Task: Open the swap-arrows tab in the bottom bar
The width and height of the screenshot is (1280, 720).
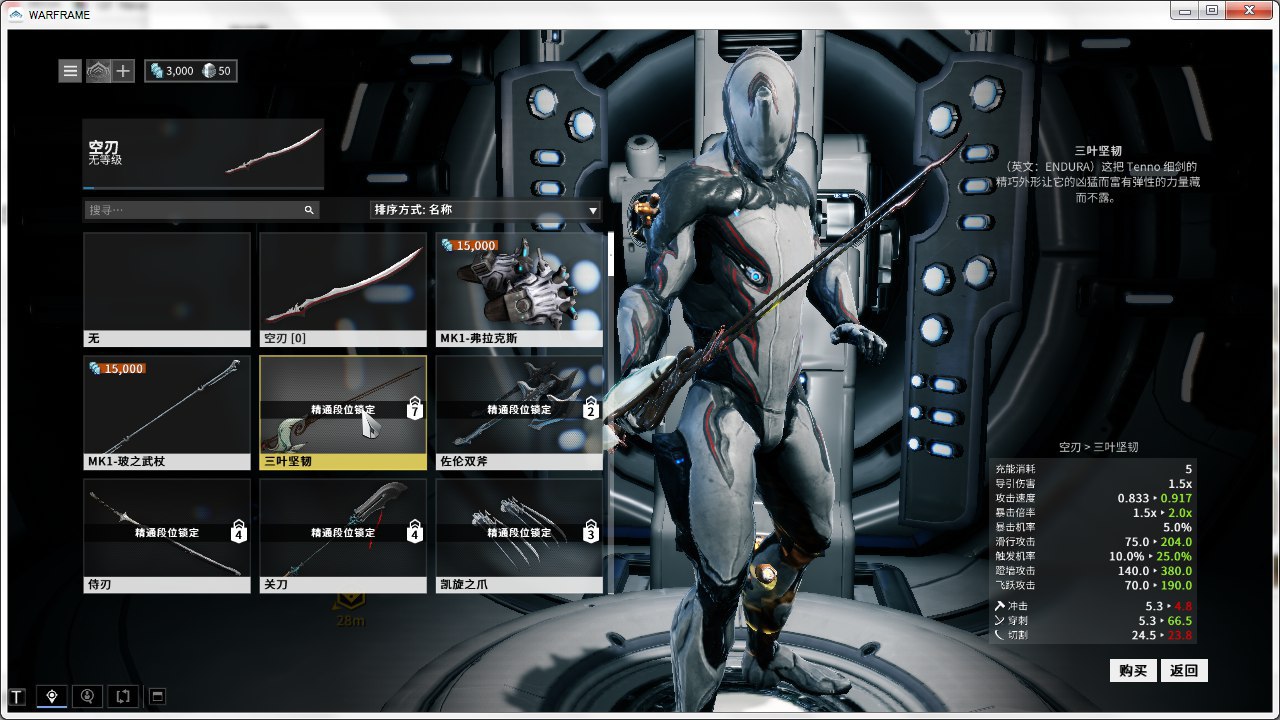Action: (x=123, y=696)
